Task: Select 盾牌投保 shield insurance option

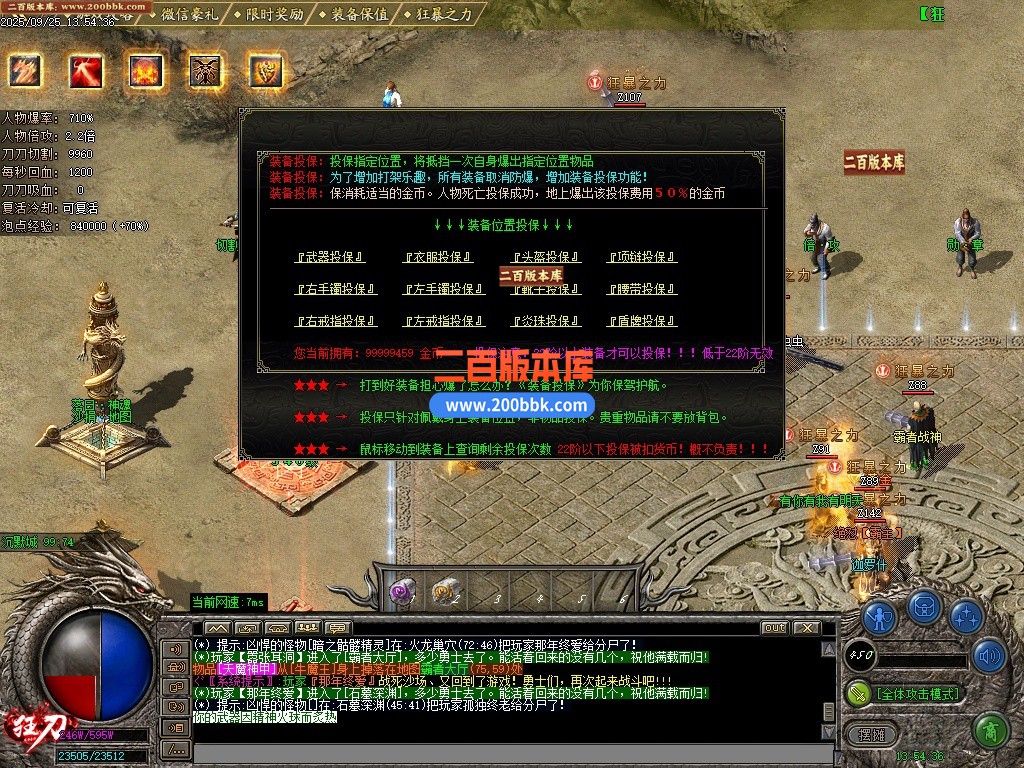Action: (642, 321)
